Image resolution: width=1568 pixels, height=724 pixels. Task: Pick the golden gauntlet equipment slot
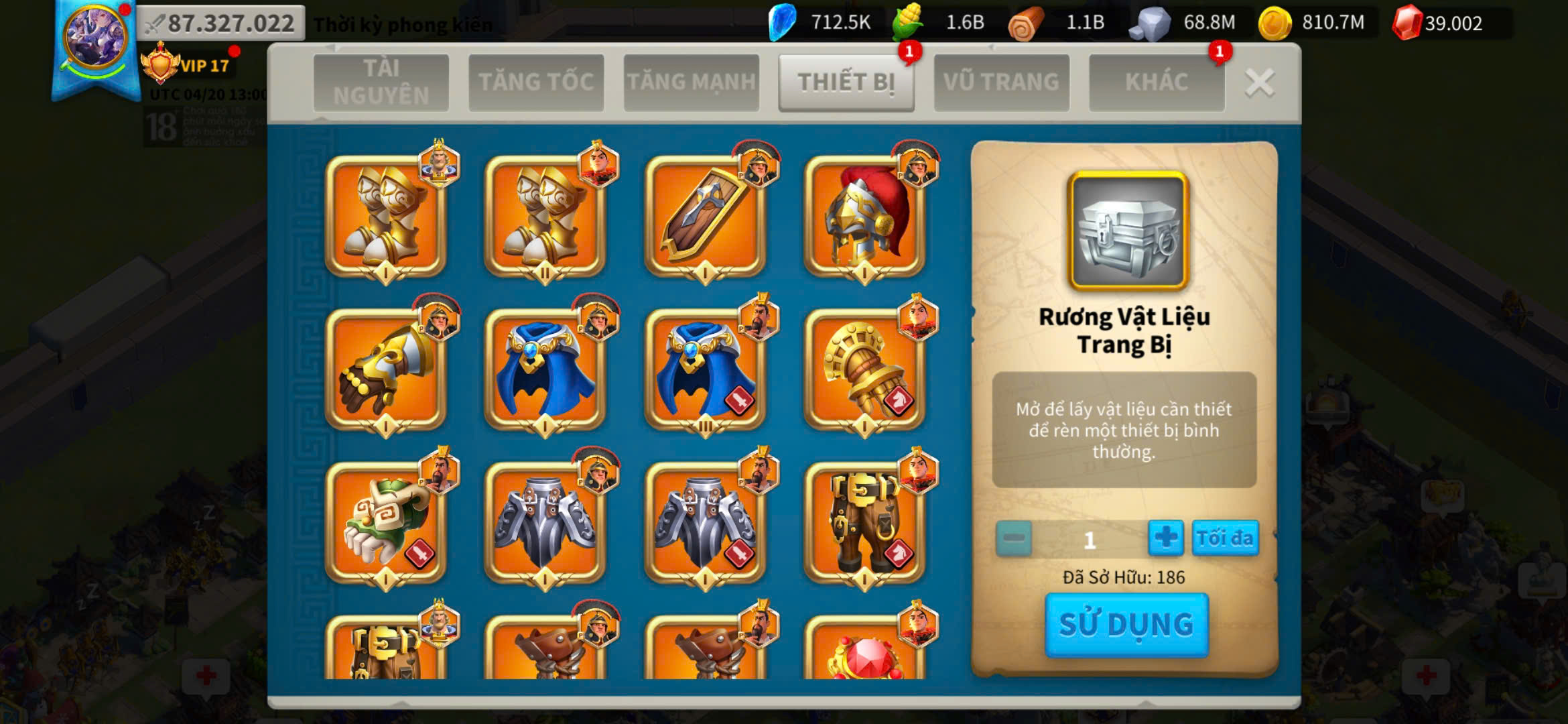coord(864,369)
